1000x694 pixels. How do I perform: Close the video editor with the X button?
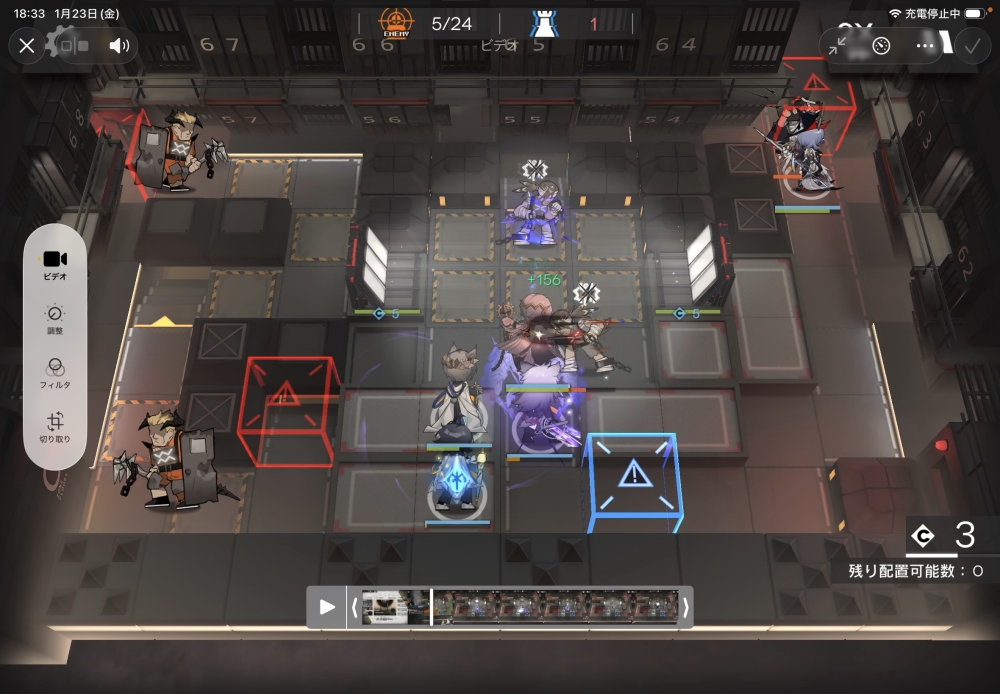[x=27, y=45]
